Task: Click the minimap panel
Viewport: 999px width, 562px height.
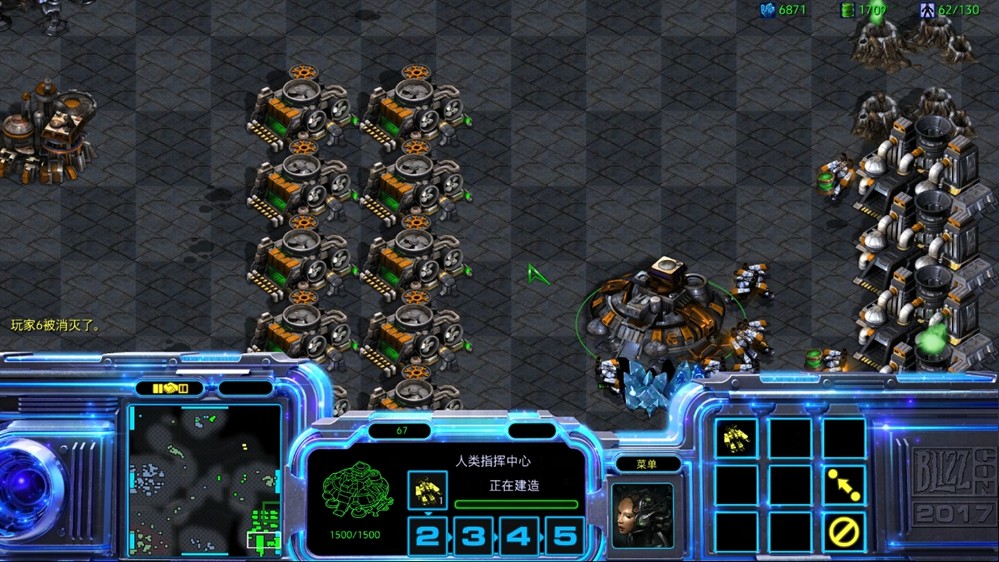Action: tap(204, 479)
